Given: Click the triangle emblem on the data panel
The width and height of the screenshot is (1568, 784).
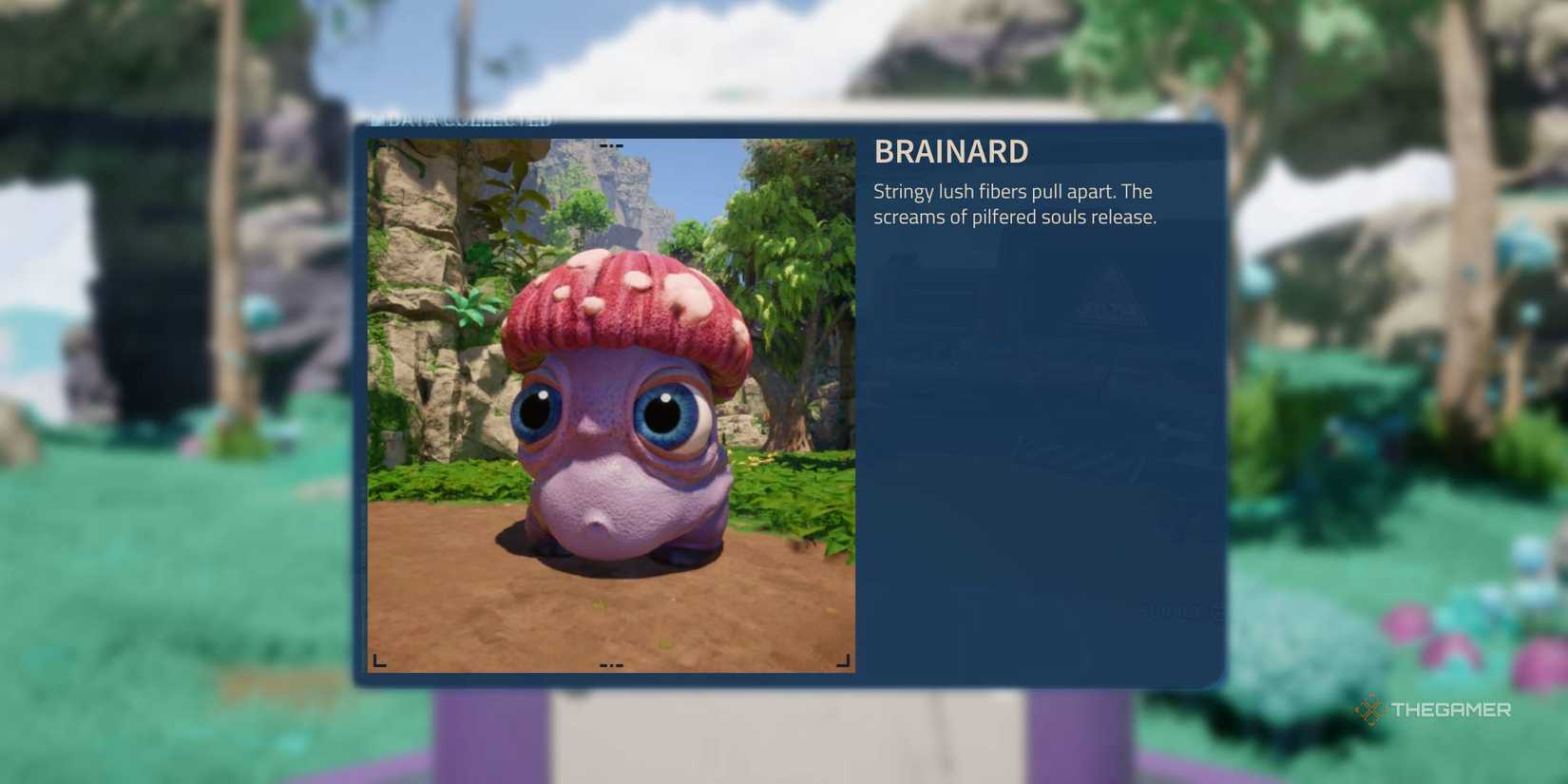Looking at the screenshot, I should click(1110, 299).
